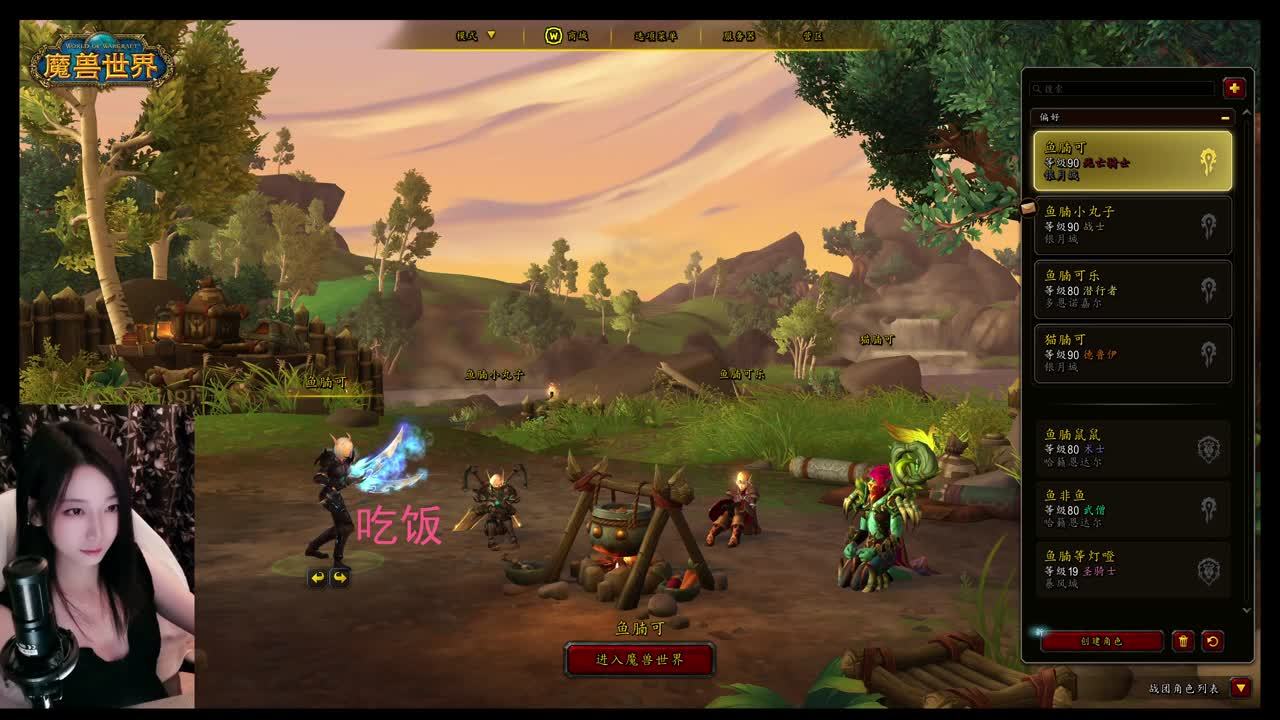
Task: Rotate the character with the left arrow
Action: (317, 577)
